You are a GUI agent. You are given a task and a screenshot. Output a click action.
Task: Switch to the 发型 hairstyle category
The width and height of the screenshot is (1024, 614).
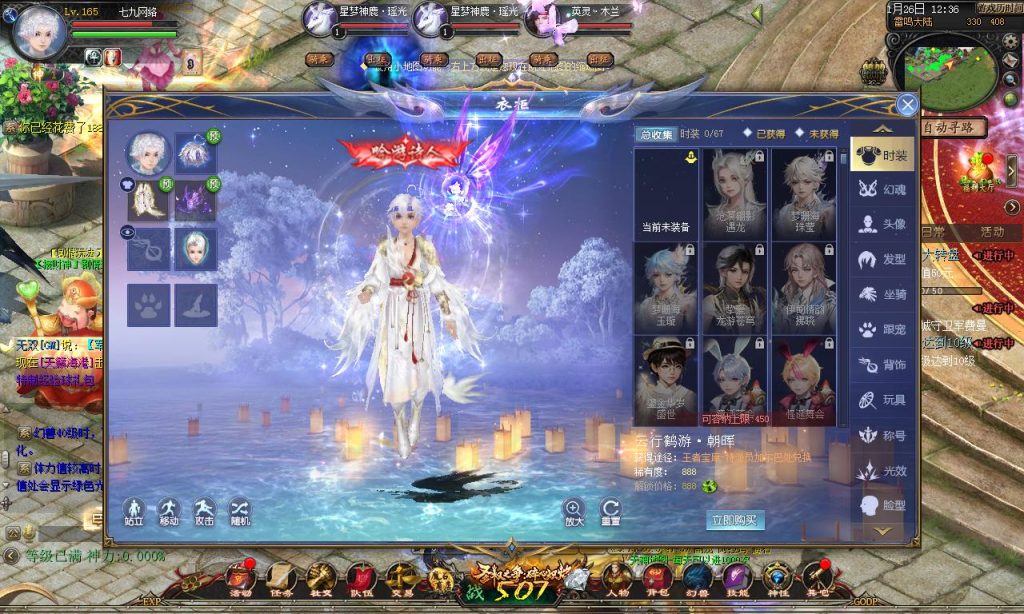pos(881,260)
